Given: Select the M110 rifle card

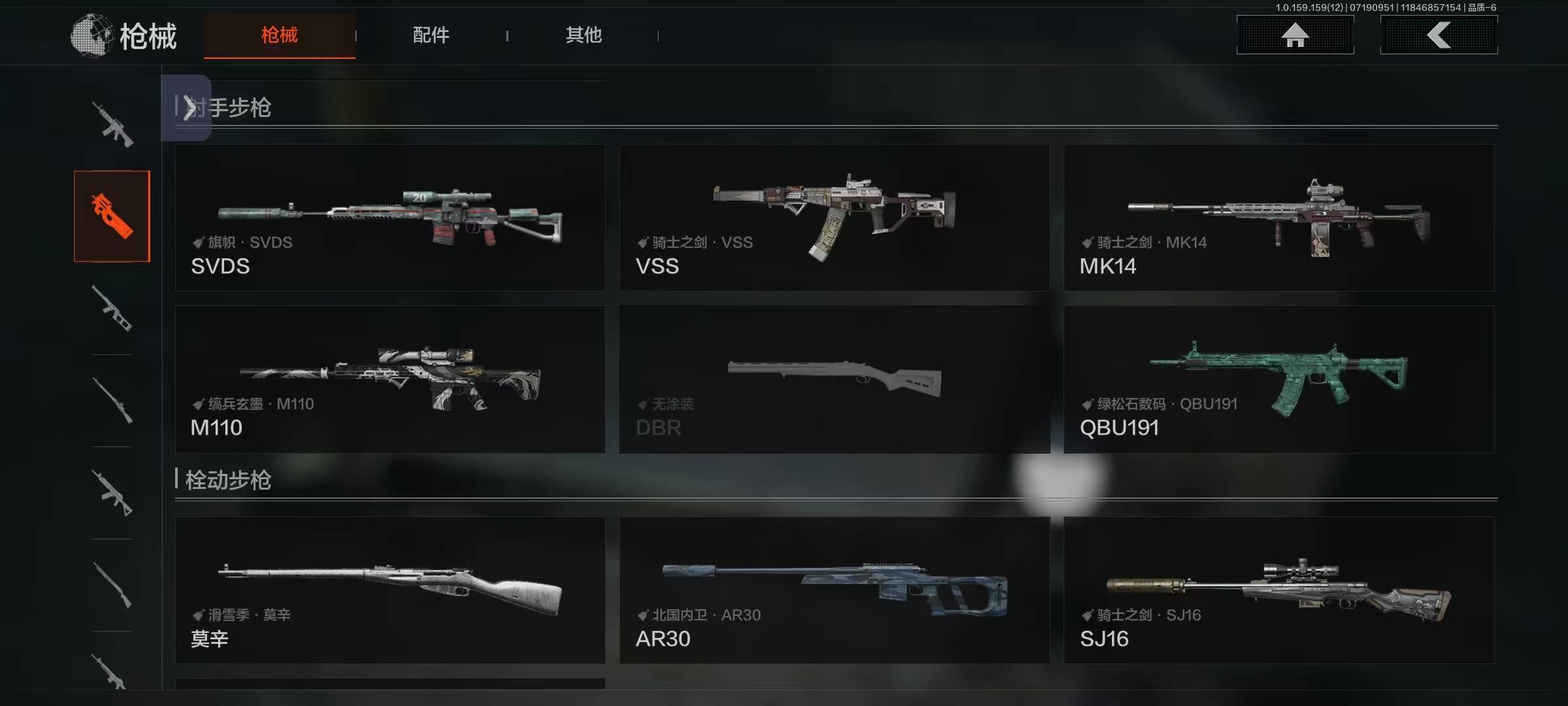Looking at the screenshot, I should click(x=390, y=379).
